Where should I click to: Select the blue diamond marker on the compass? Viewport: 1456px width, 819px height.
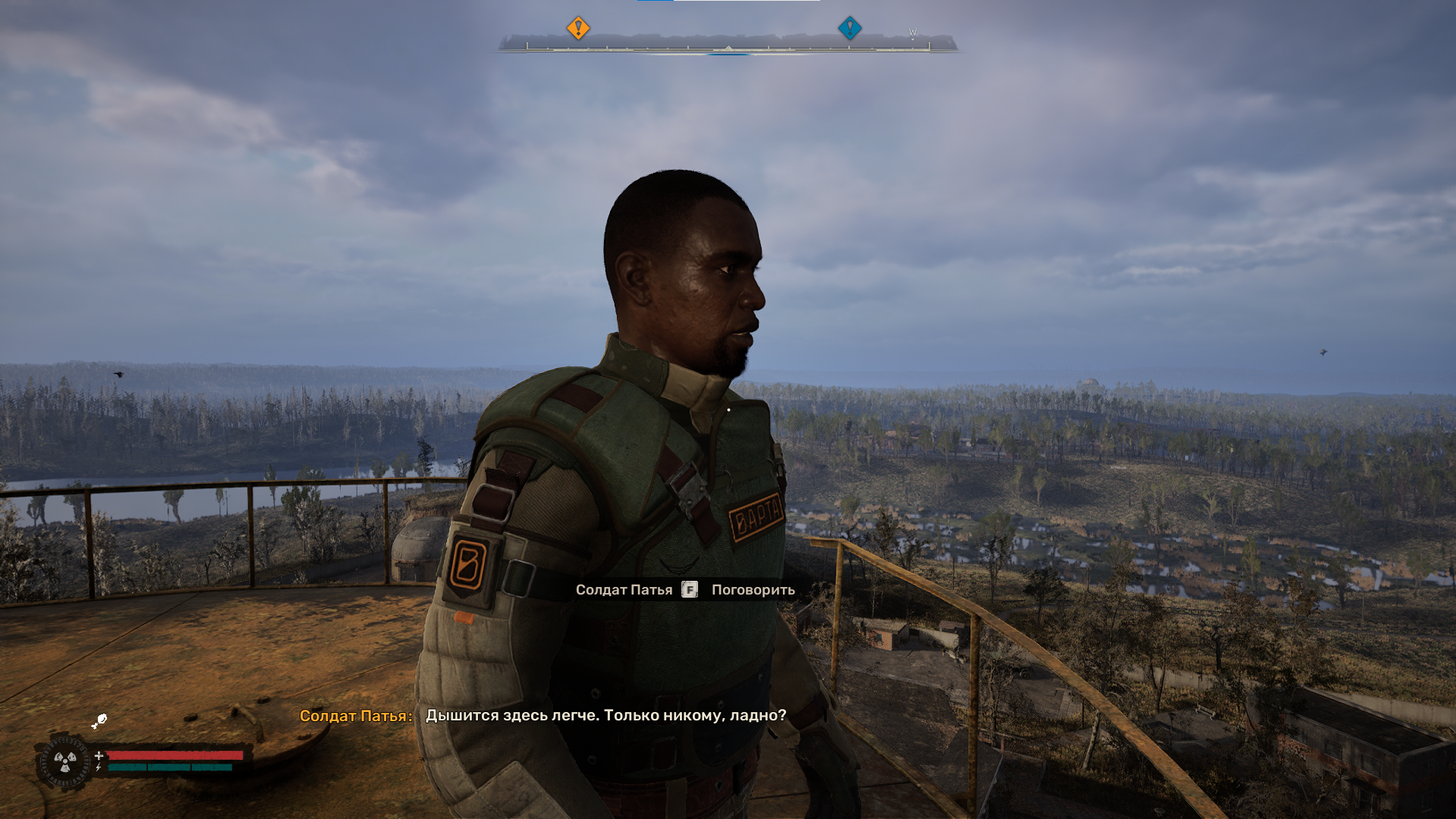[850, 28]
